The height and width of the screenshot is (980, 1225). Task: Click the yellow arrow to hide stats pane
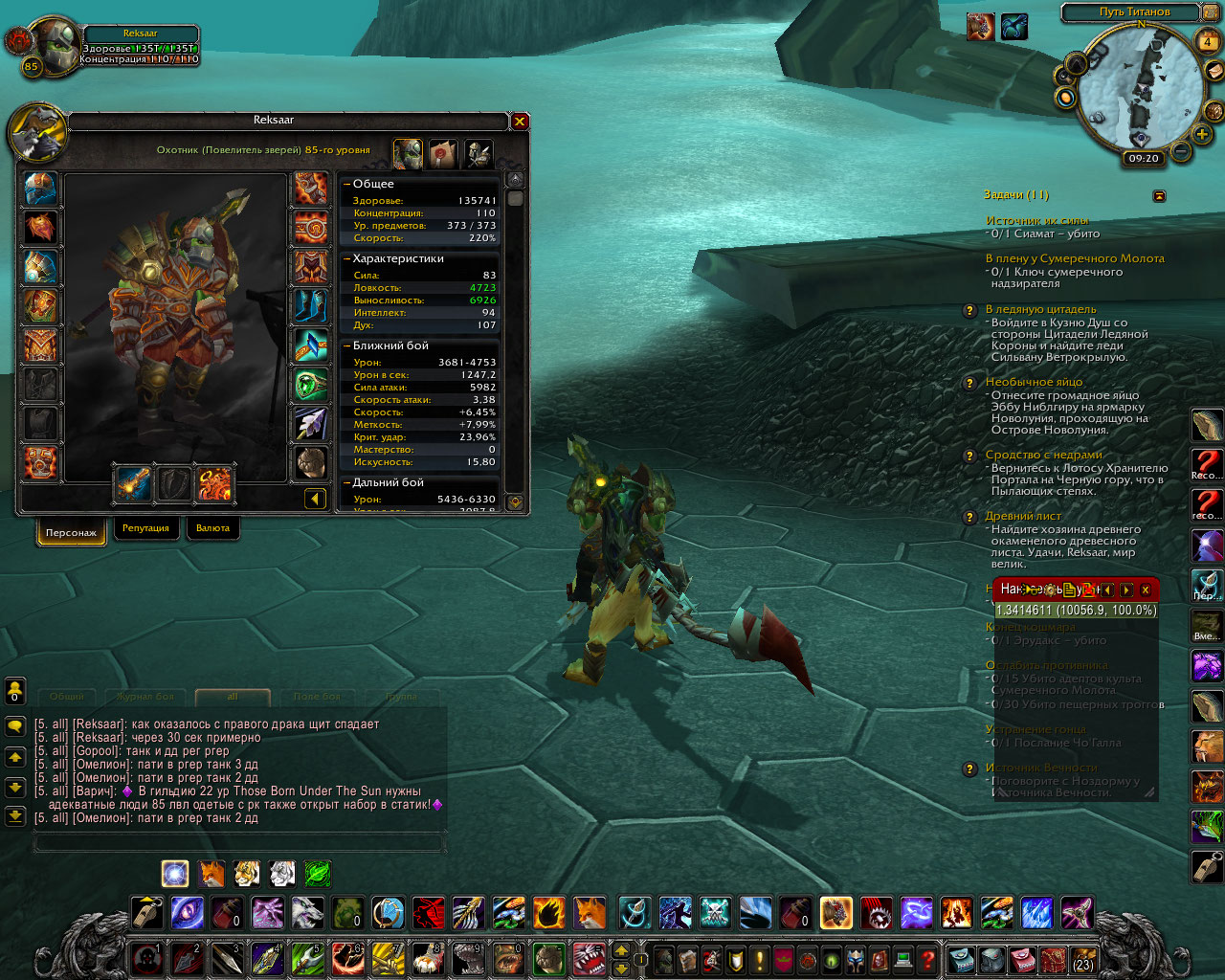coord(315,499)
